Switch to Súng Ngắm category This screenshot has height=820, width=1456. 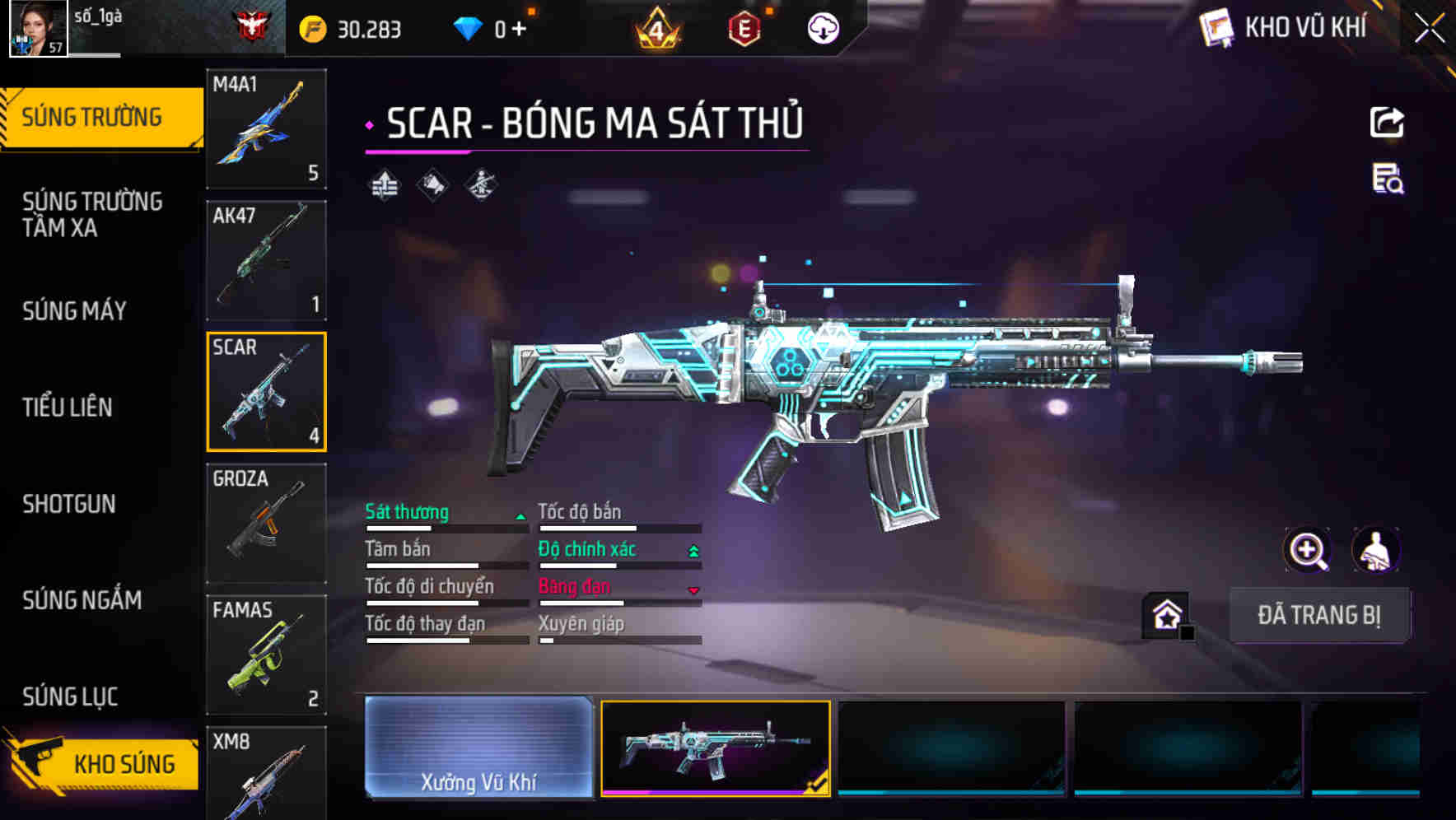tap(82, 600)
